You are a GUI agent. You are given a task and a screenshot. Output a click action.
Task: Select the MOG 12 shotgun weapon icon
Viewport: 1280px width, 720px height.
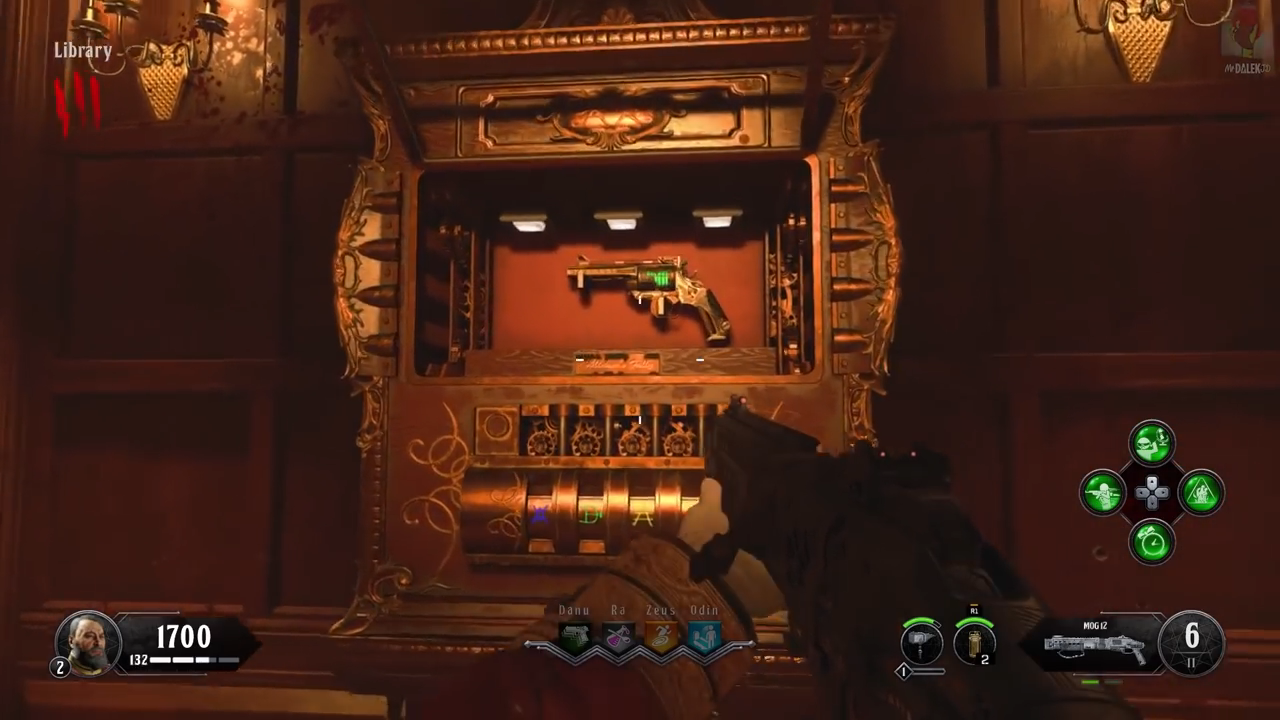pyautogui.click(x=1094, y=646)
